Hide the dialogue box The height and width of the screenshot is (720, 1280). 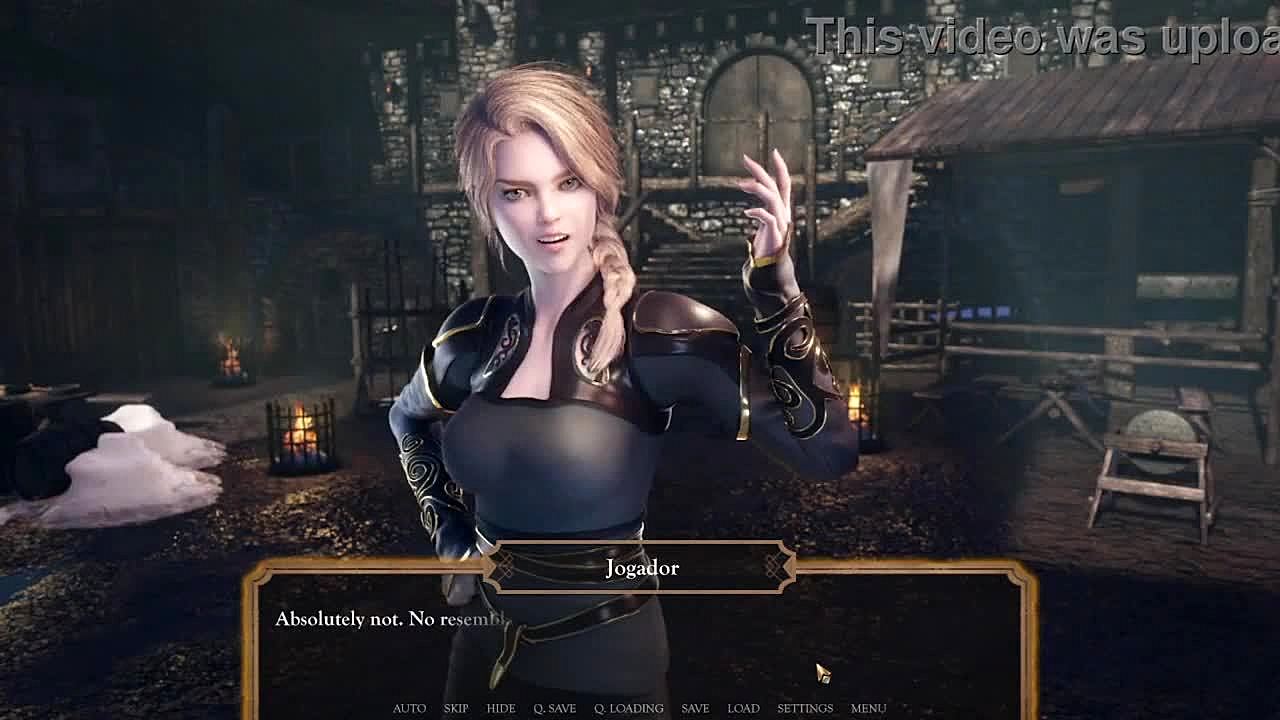[x=501, y=708]
